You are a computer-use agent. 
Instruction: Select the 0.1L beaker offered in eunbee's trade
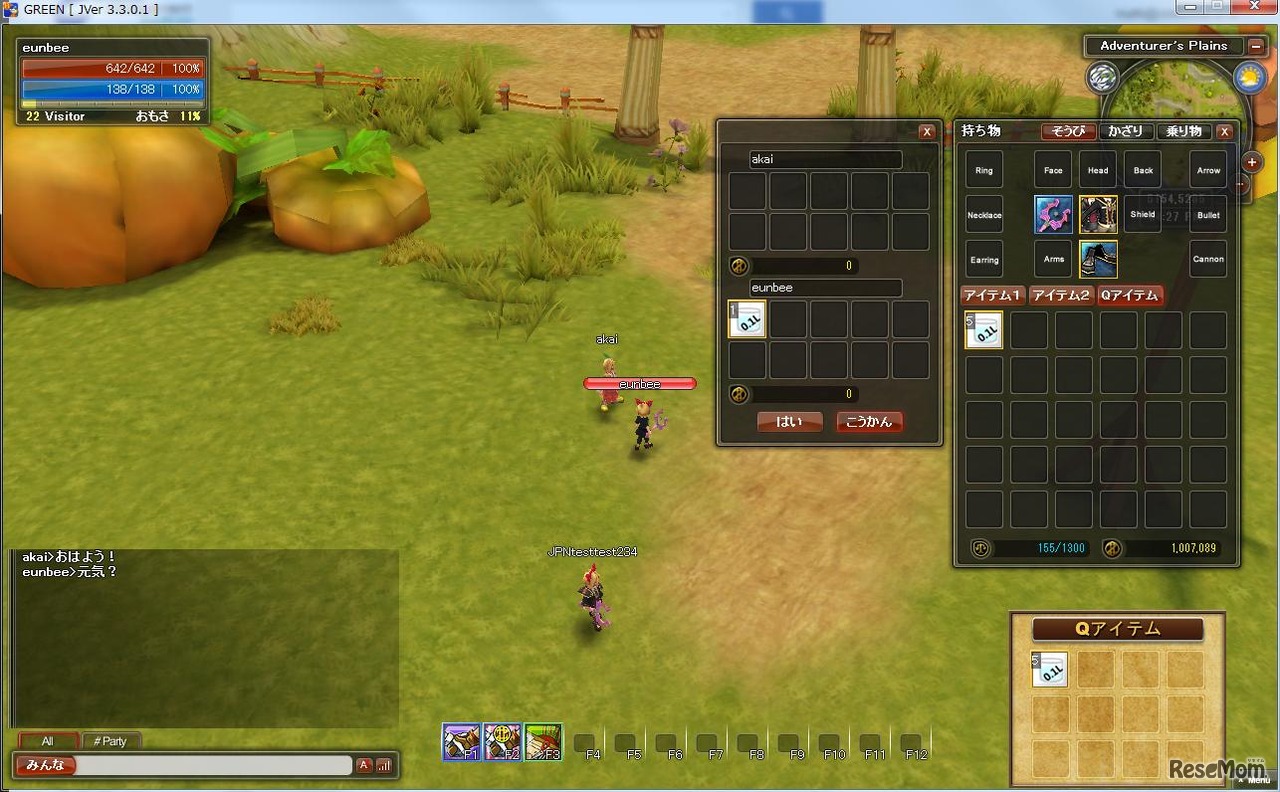point(747,320)
